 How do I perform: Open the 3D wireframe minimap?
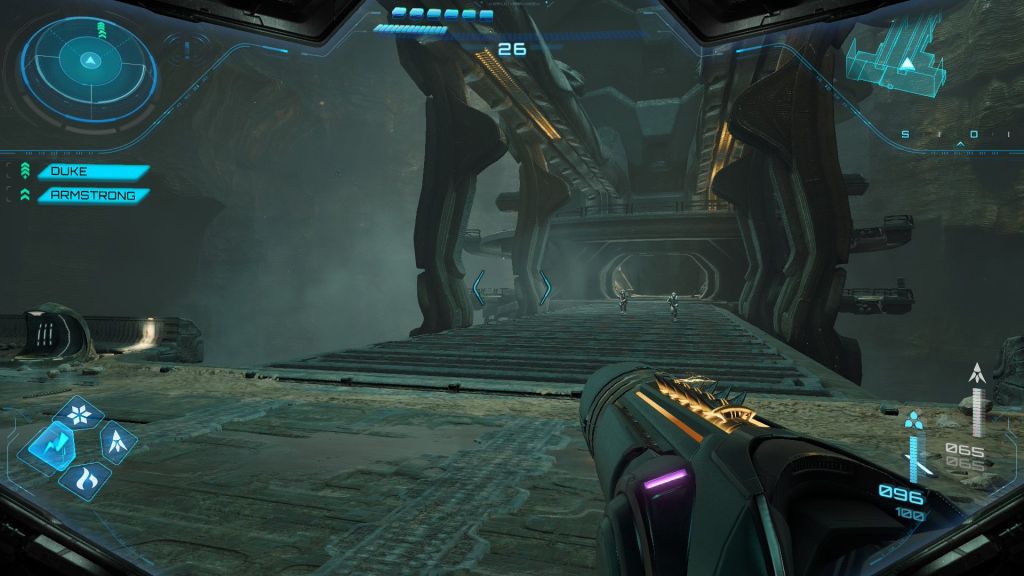tap(899, 61)
